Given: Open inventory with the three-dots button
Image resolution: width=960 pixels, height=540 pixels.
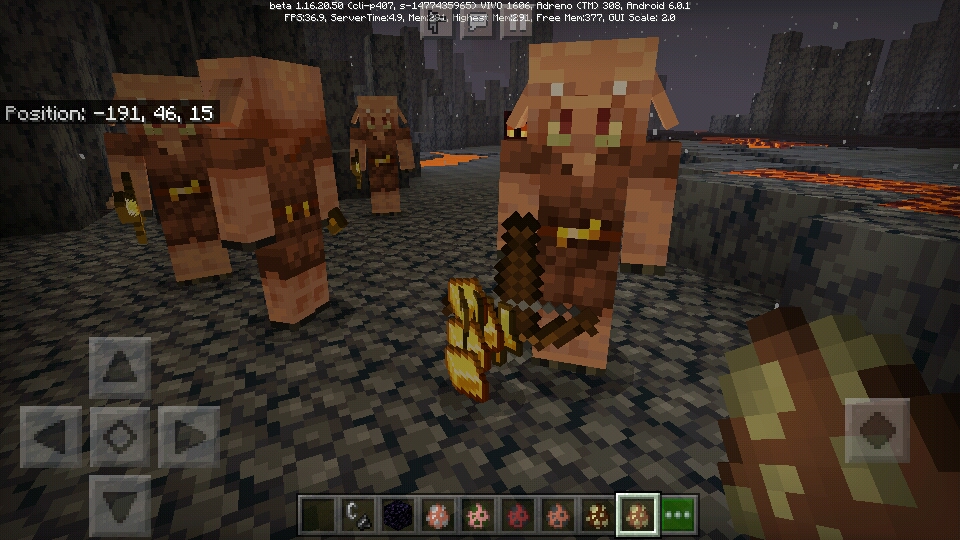Looking at the screenshot, I should [x=679, y=515].
